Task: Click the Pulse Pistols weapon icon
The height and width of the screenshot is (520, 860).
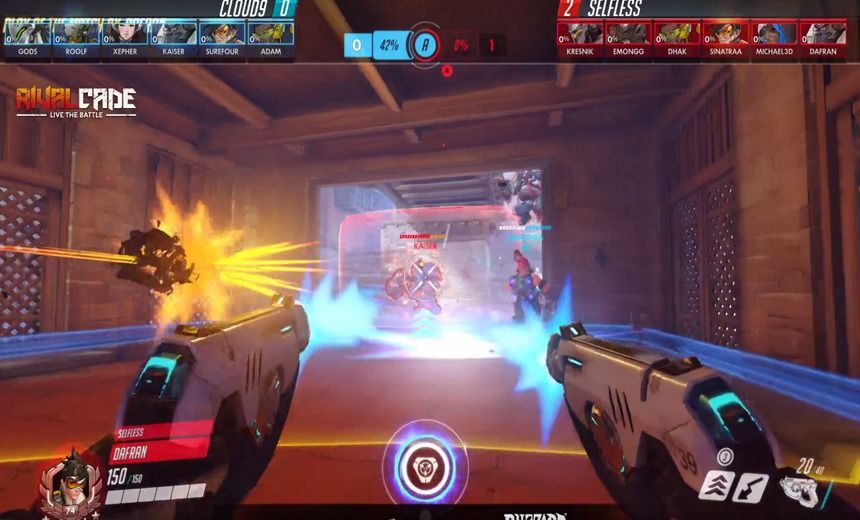Action: 797,491
